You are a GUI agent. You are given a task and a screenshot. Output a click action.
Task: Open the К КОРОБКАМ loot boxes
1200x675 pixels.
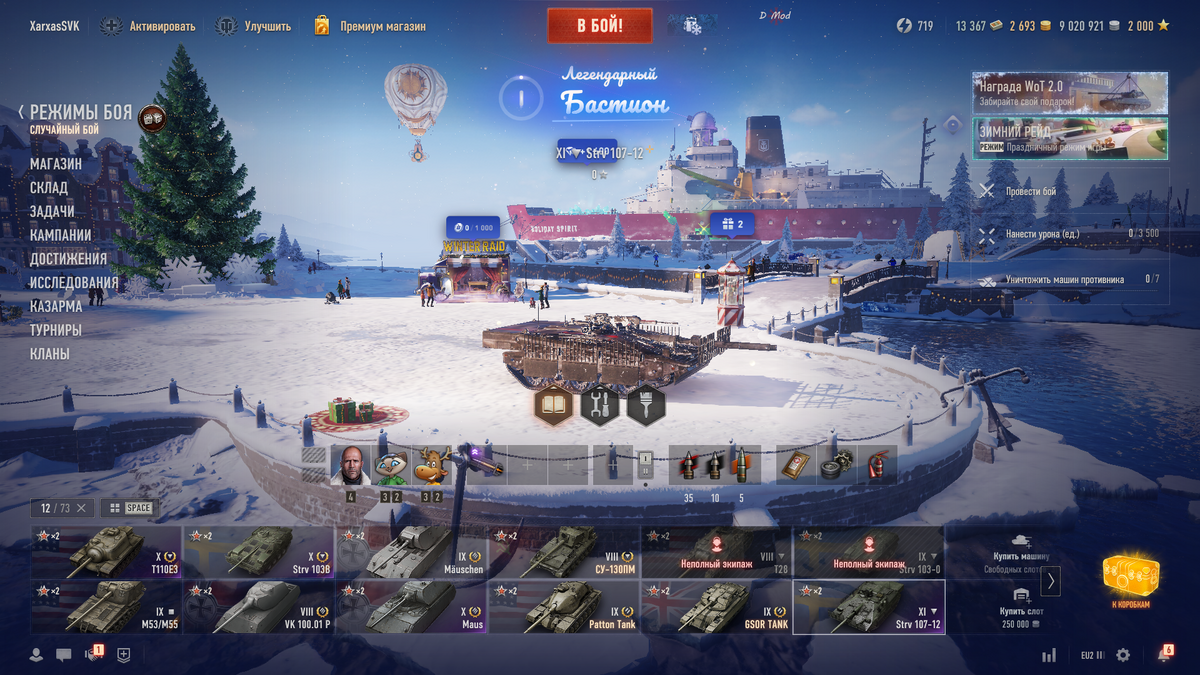tap(1130, 582)
